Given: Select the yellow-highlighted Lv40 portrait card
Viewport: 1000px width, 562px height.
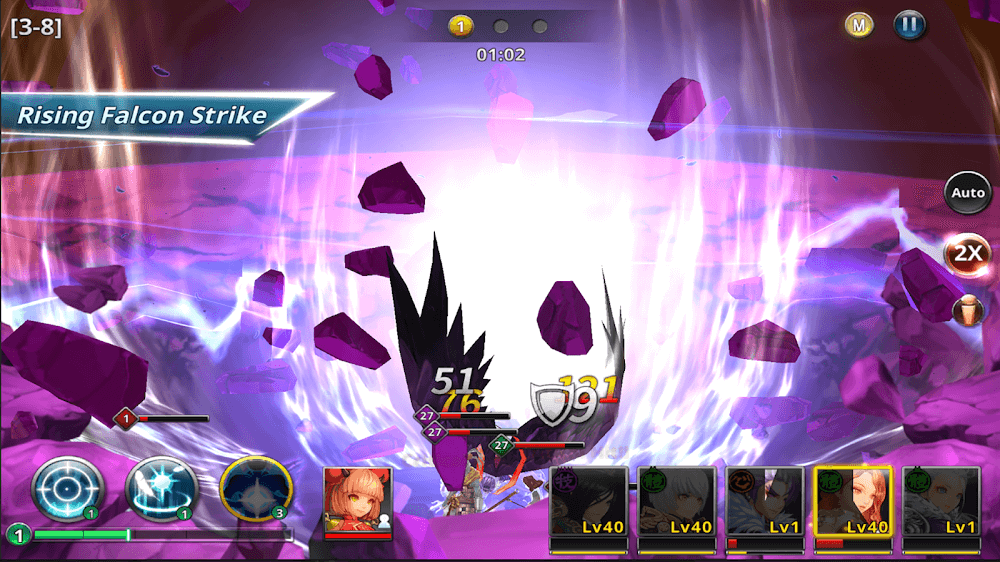Looking at the screenshot, I should (853, 507).
